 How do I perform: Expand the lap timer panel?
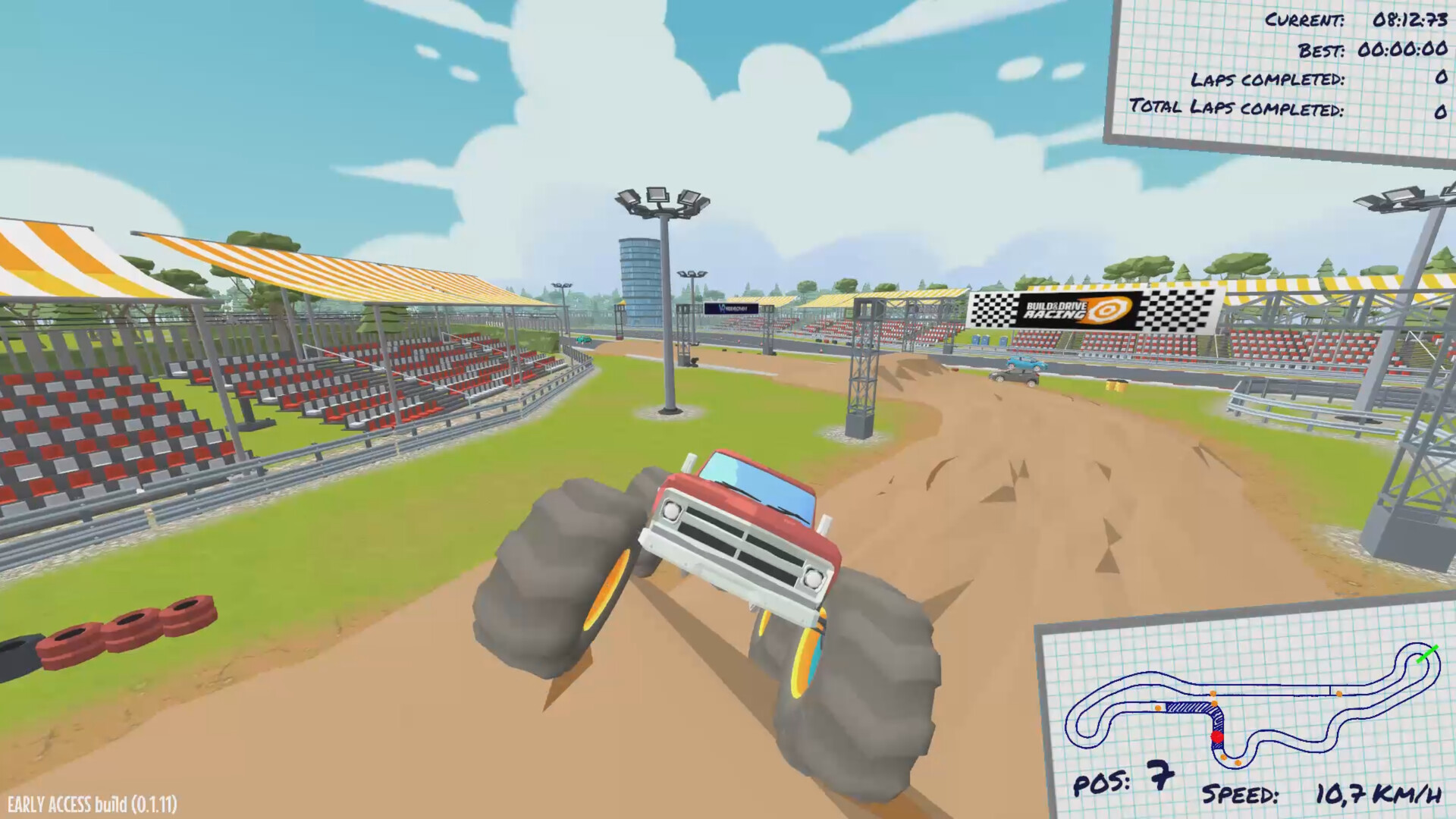tap(1282, 64)
